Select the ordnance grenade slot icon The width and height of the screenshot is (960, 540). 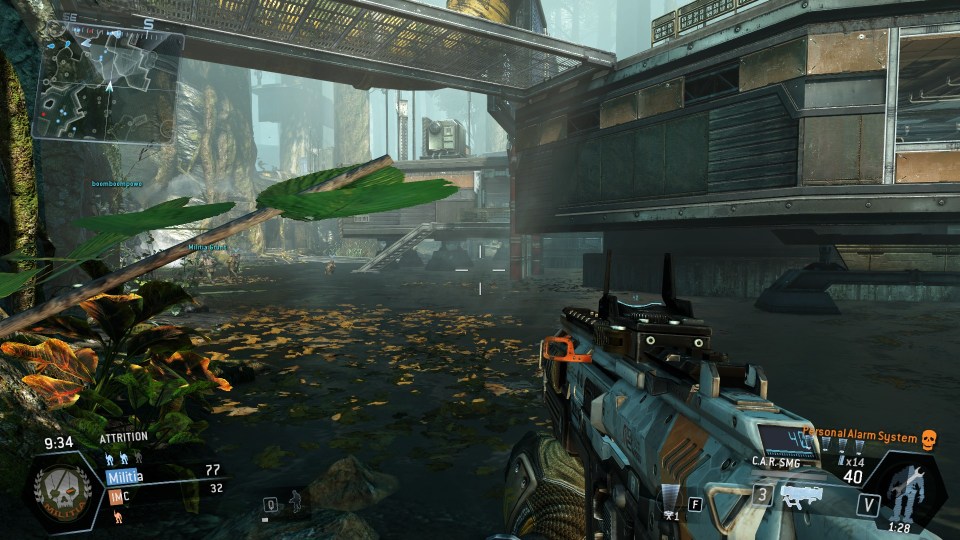click(x=670, y=496)
